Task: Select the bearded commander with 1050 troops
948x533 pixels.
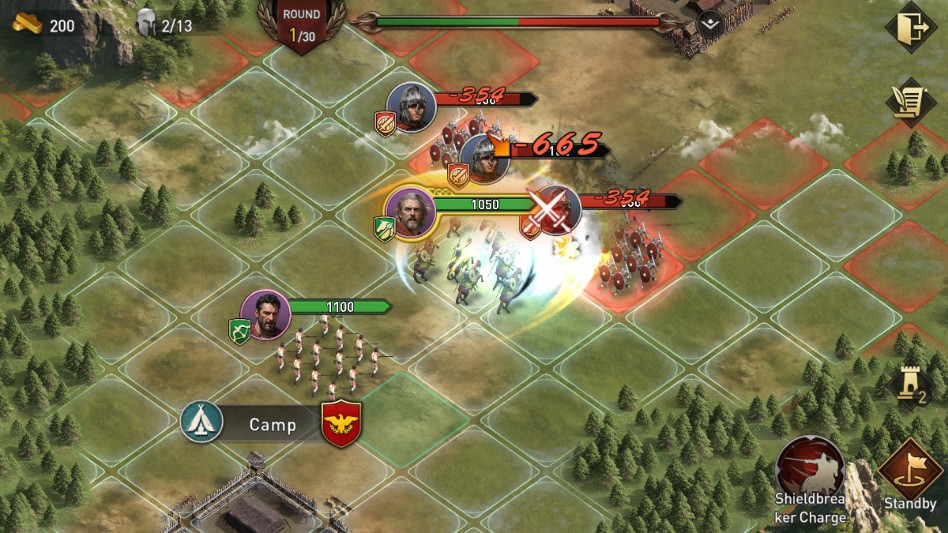Action: pos(410,212)
